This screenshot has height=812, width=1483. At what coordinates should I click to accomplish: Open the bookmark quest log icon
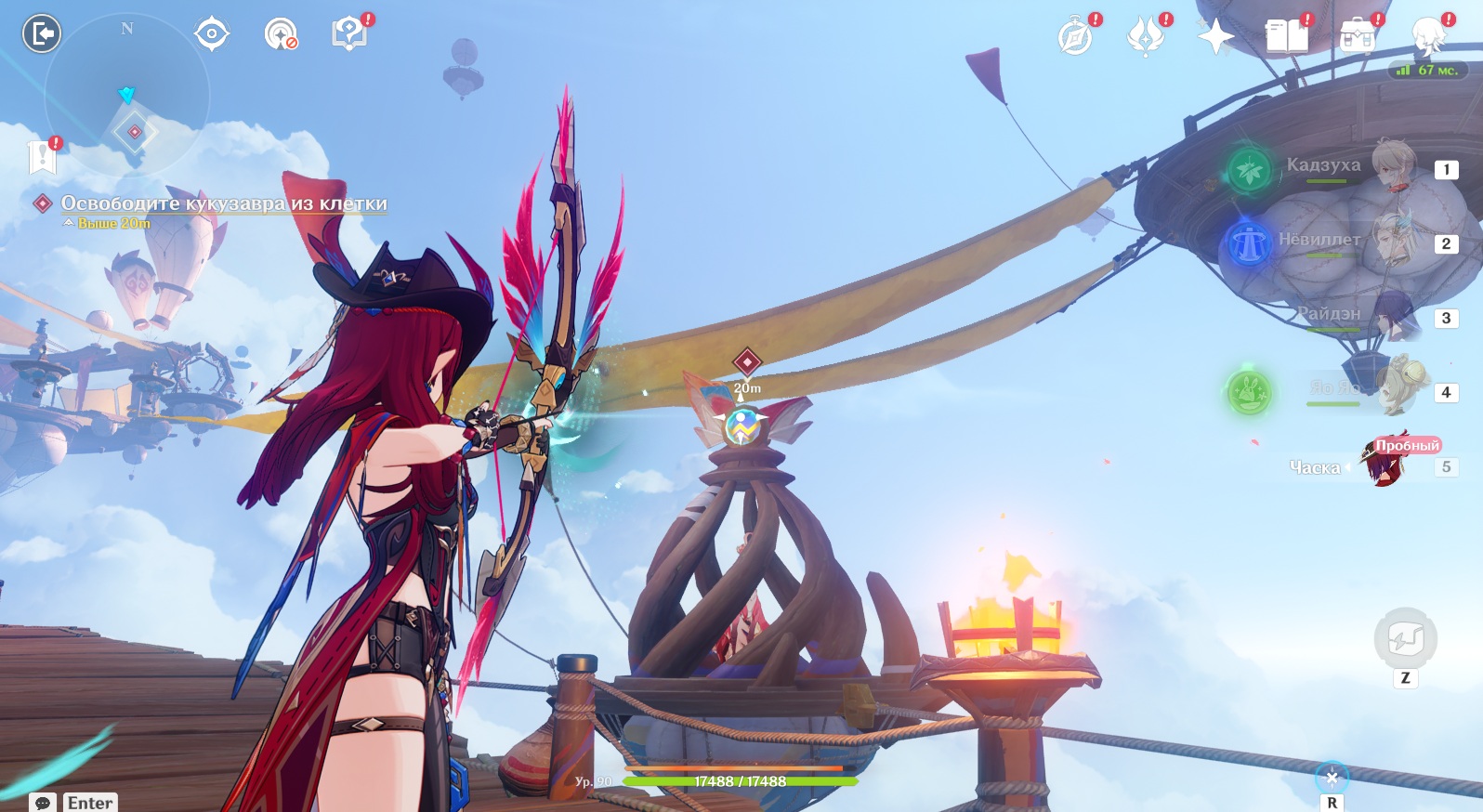tap(43, 157)
